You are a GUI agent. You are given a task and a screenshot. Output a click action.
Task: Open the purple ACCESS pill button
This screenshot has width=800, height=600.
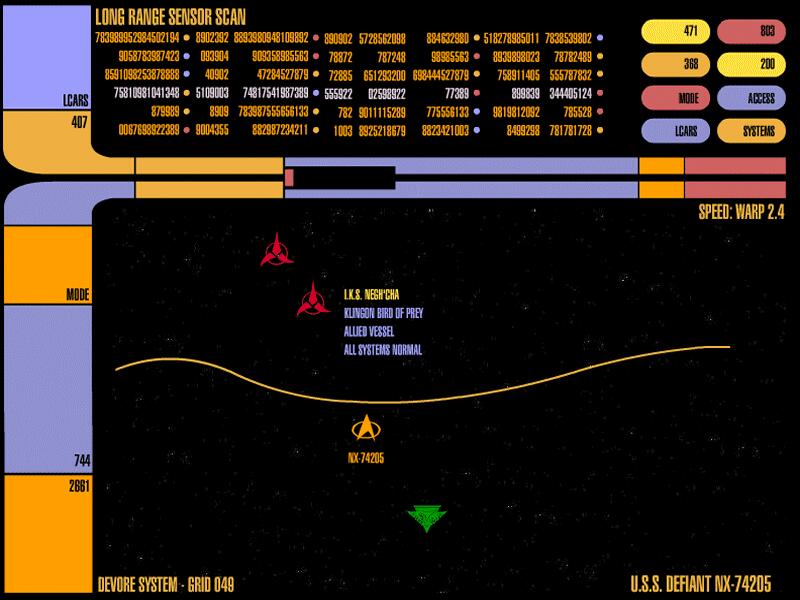tap(752, 99)
